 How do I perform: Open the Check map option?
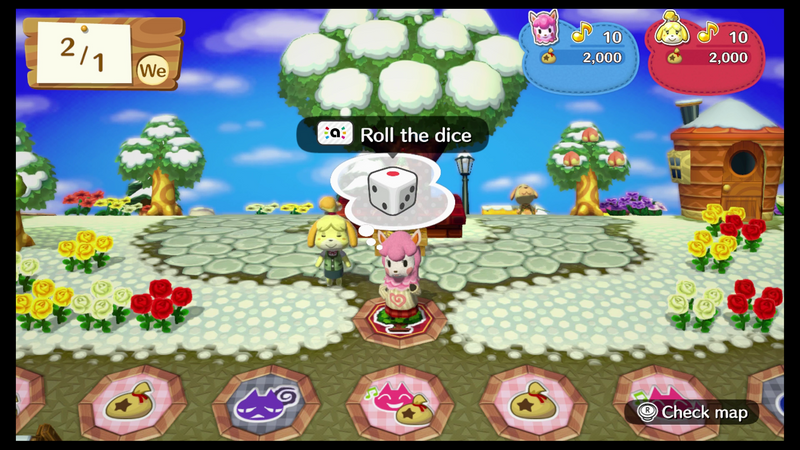[692, 411]
